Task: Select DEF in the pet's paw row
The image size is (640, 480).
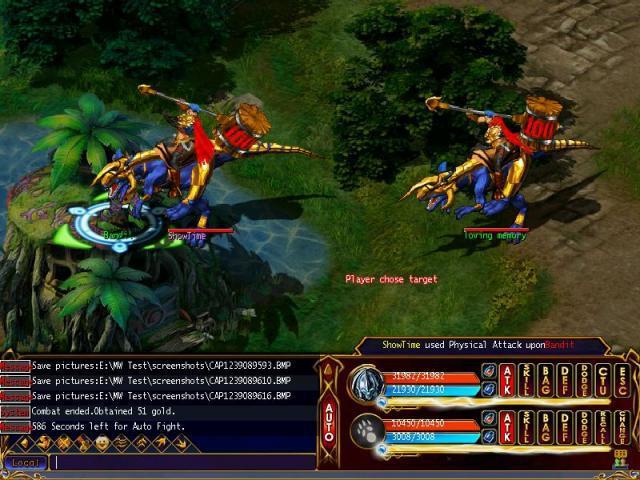Action: (564, 427)
